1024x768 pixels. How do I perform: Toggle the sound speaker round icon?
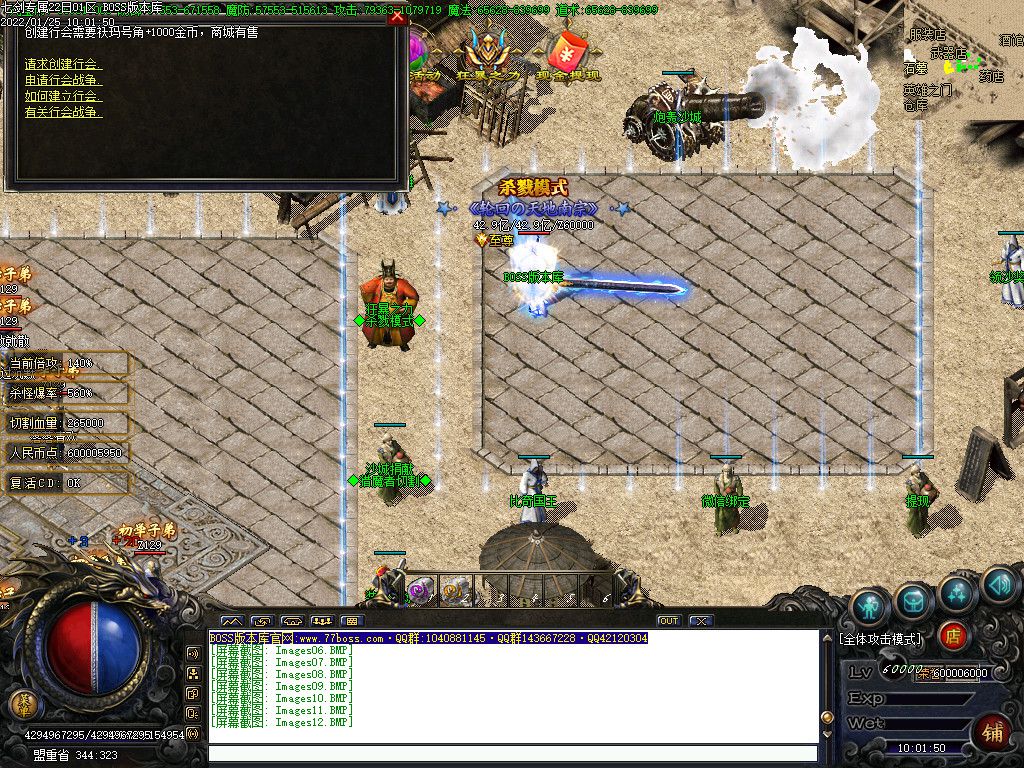pos(999,585)
